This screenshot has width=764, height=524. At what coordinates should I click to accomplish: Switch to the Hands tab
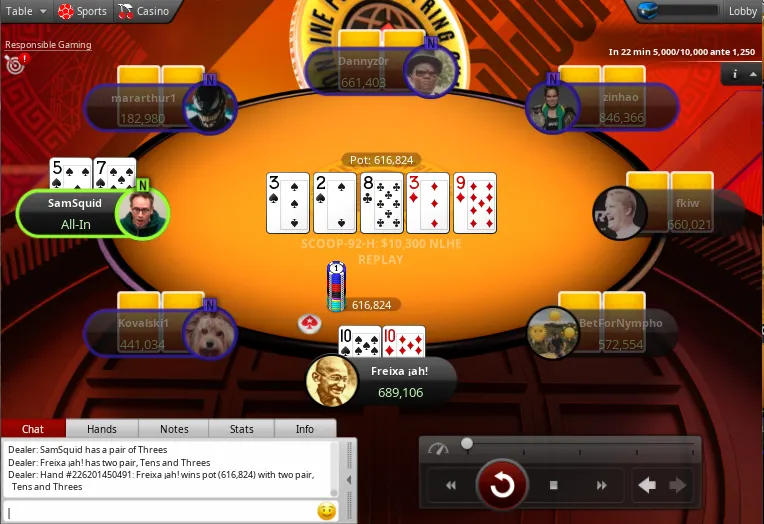pos(102,429)
